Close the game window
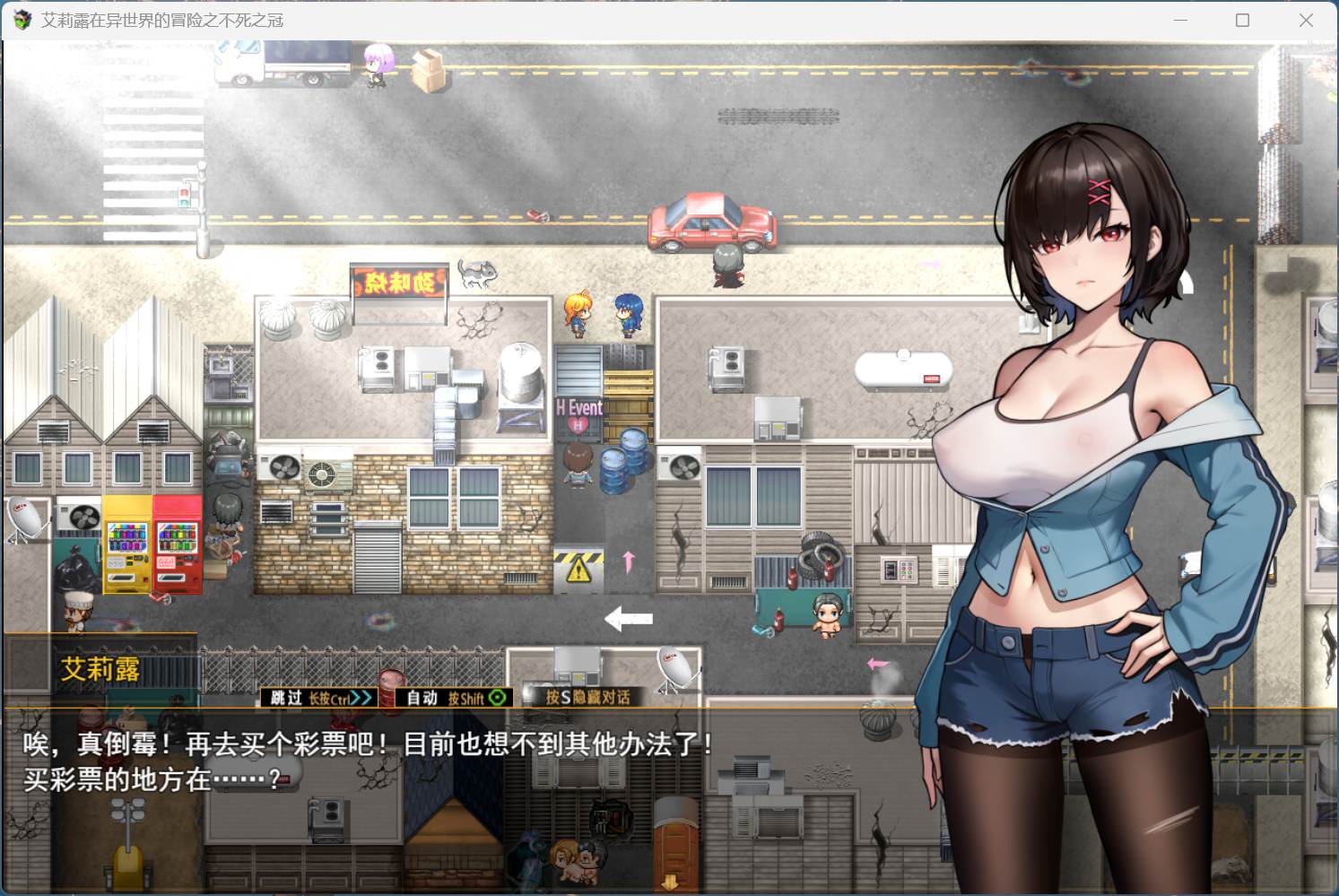Screen dimensions: 1339x896 (1306, 20)
